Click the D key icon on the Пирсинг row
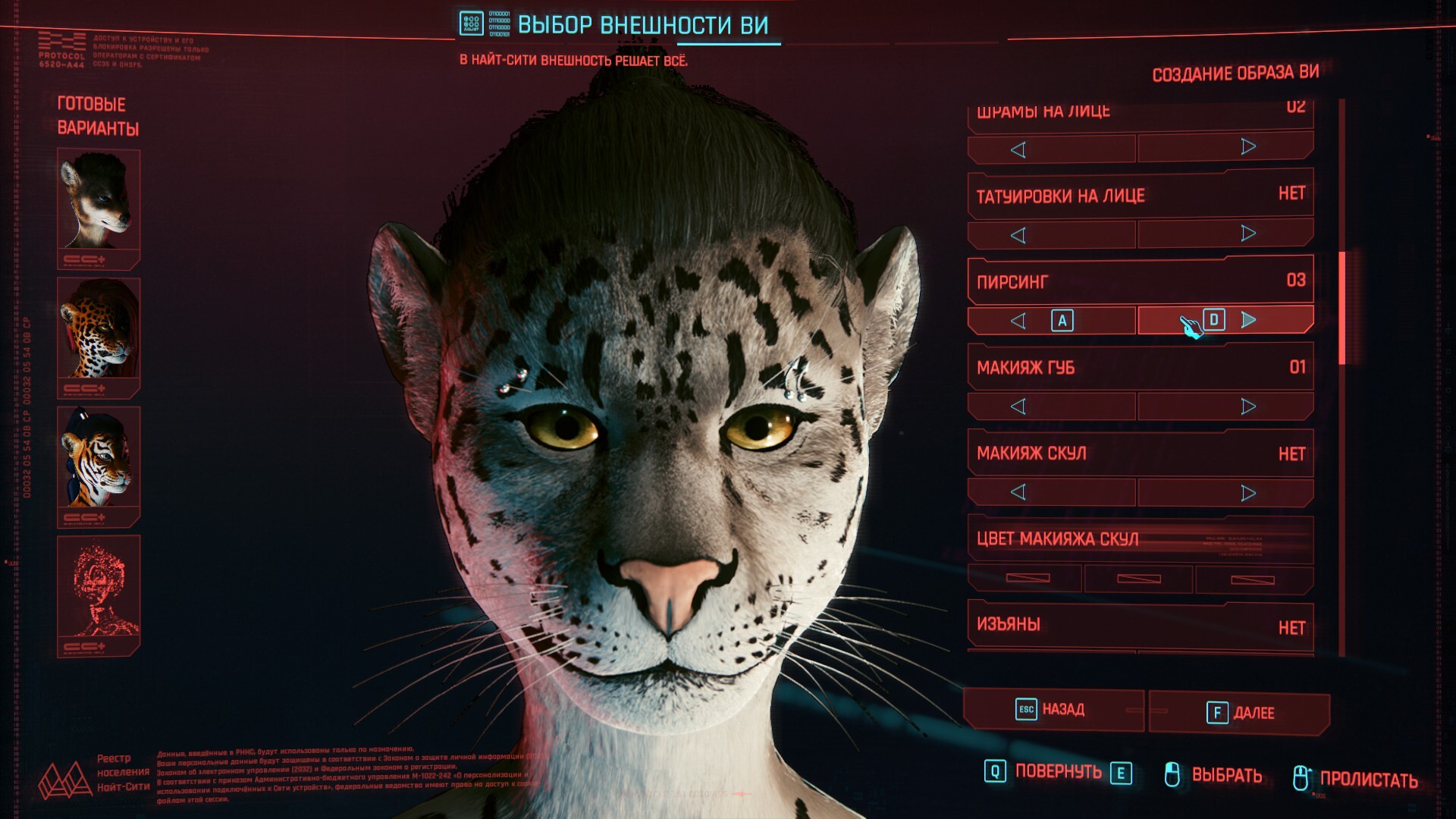Screen dimensions: 1456x819 point(1213,321)
